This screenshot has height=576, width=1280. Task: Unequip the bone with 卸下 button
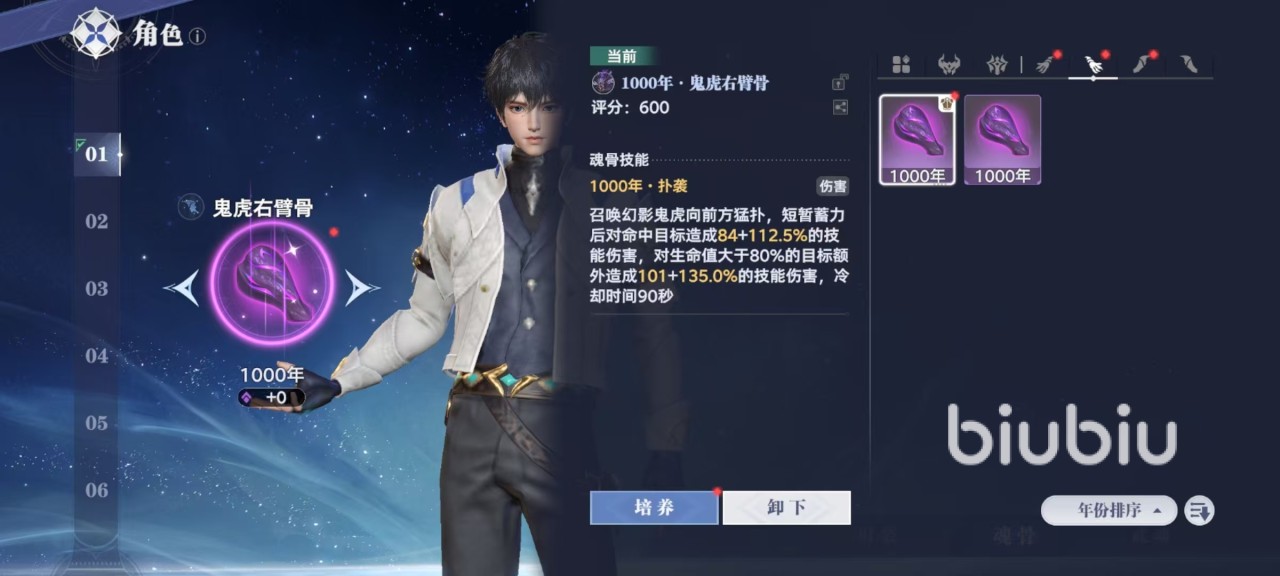point(786,507)
